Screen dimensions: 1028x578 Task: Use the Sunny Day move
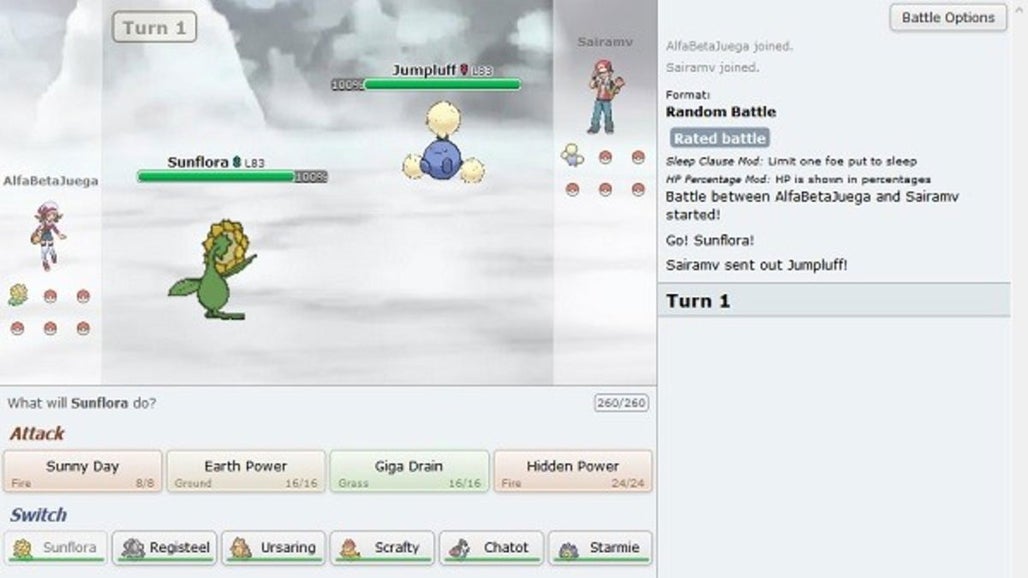[82, 471]
